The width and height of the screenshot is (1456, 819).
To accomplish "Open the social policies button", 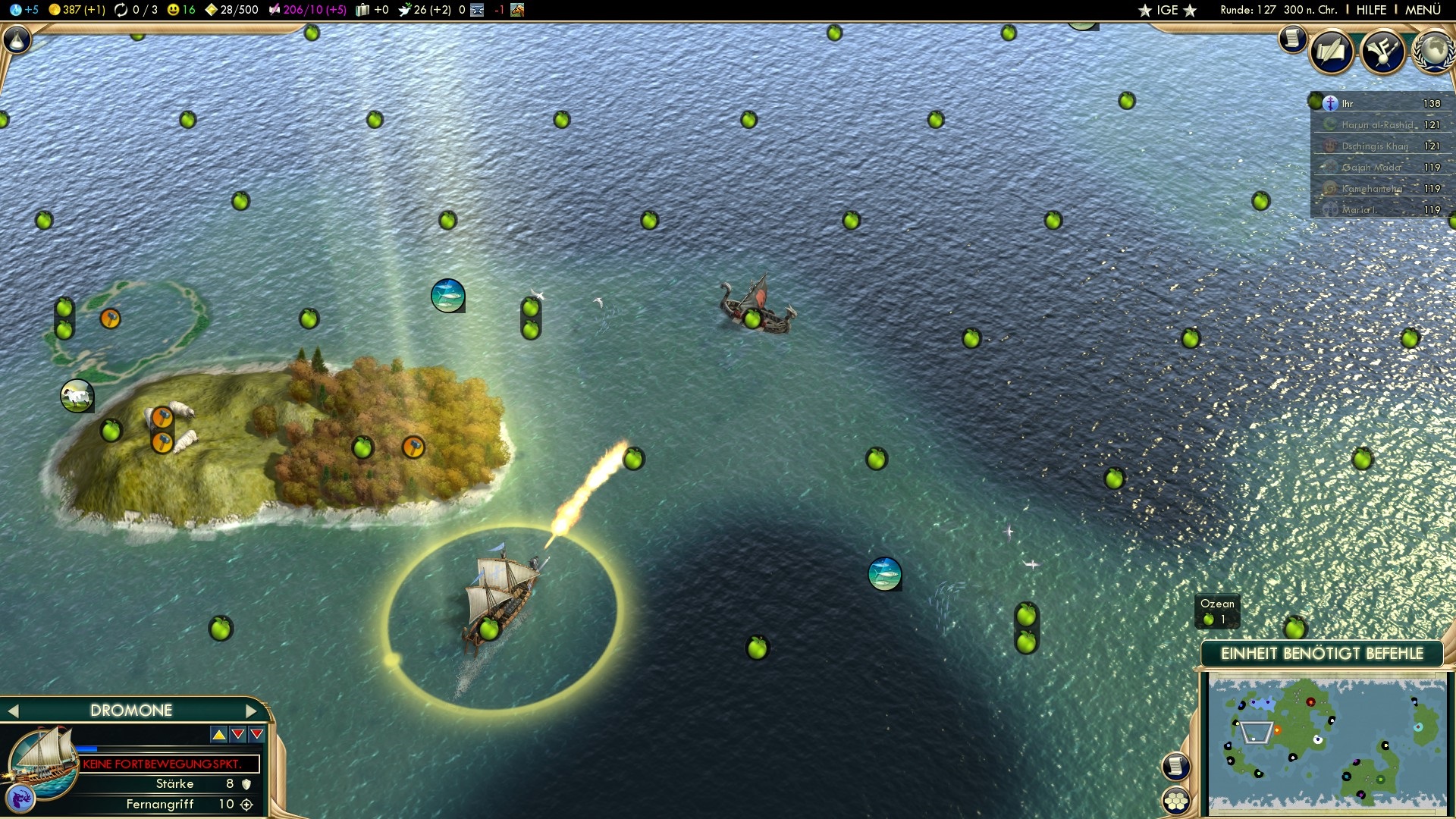I will pyautogui.click(x=1332, y=52).
